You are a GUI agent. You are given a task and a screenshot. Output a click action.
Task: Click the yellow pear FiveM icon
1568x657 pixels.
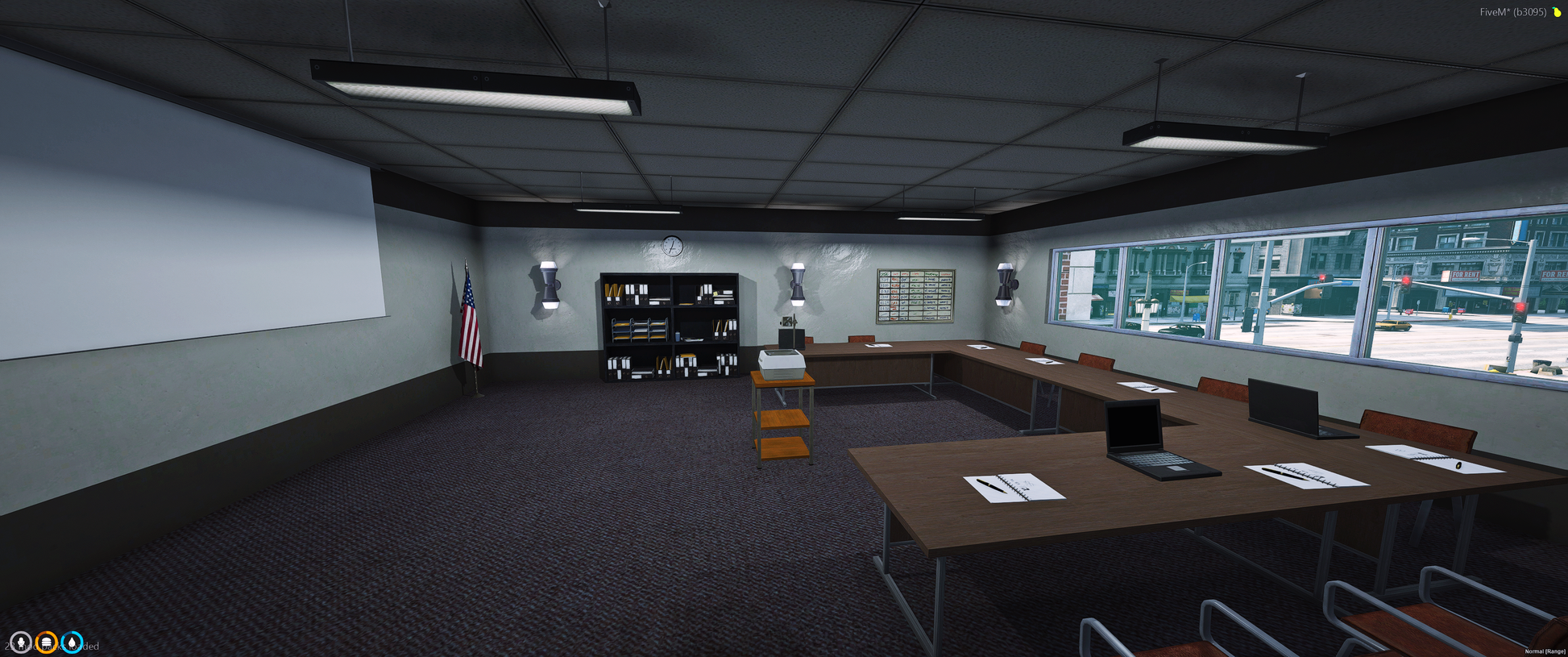(1557, 12)
